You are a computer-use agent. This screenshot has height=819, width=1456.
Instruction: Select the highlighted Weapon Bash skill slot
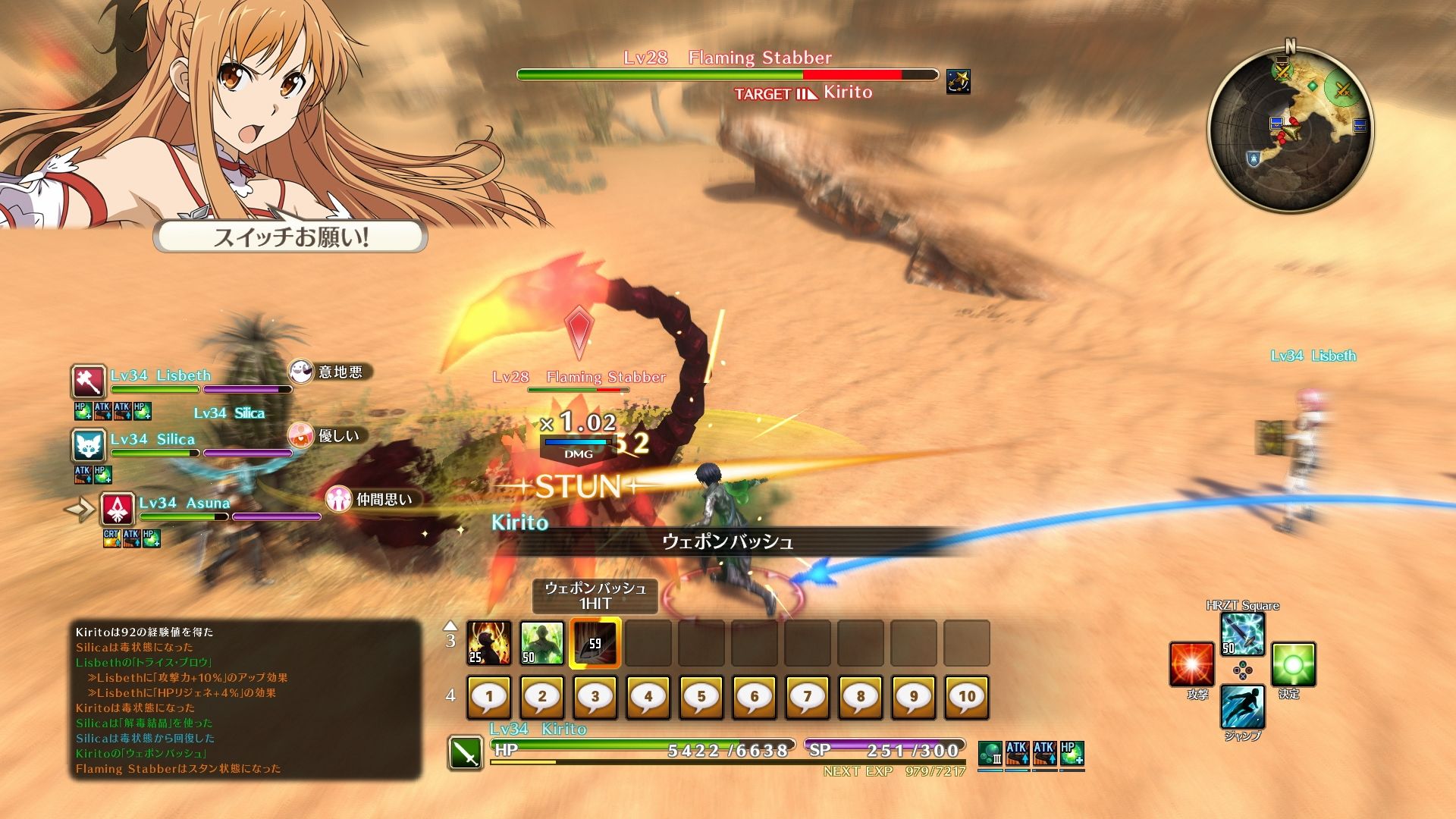pyautogui.click(x=595, y=642)
